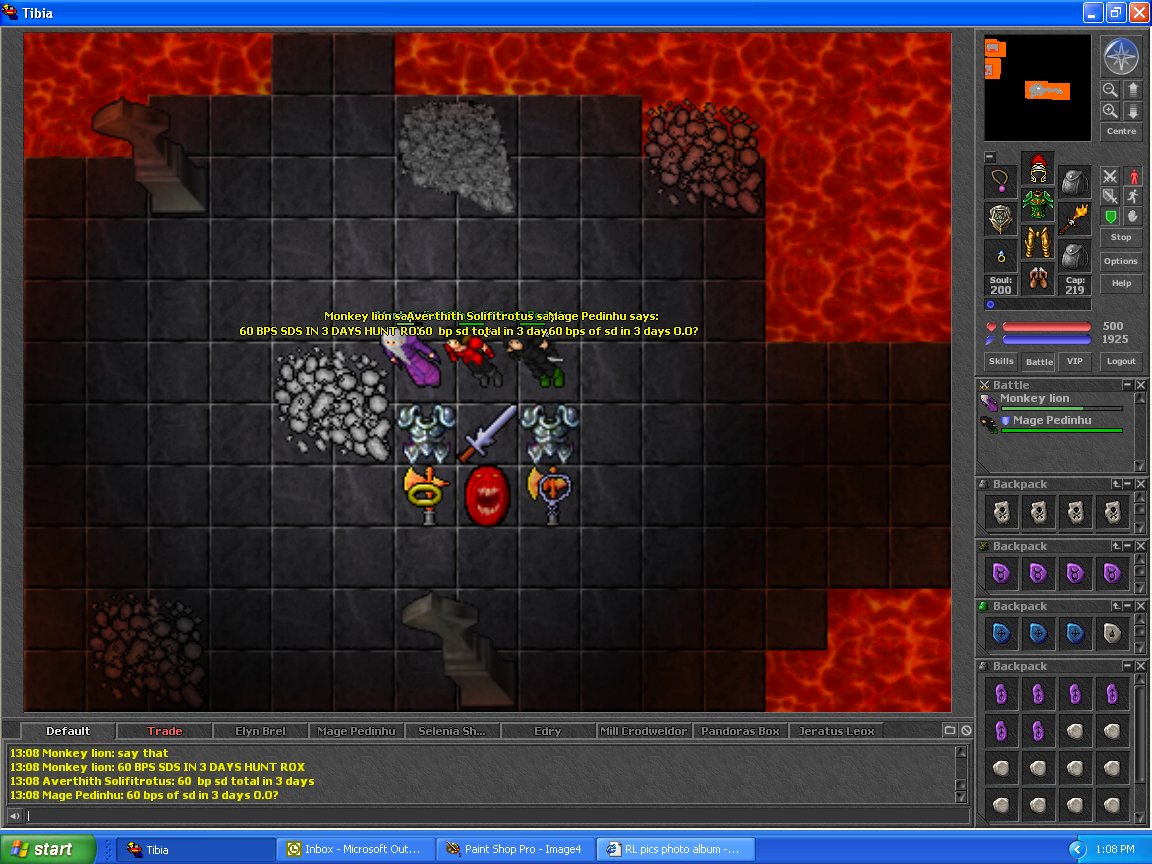Click the Logout button
Screen dimensions: 1152x864
tap(1121, 361)
